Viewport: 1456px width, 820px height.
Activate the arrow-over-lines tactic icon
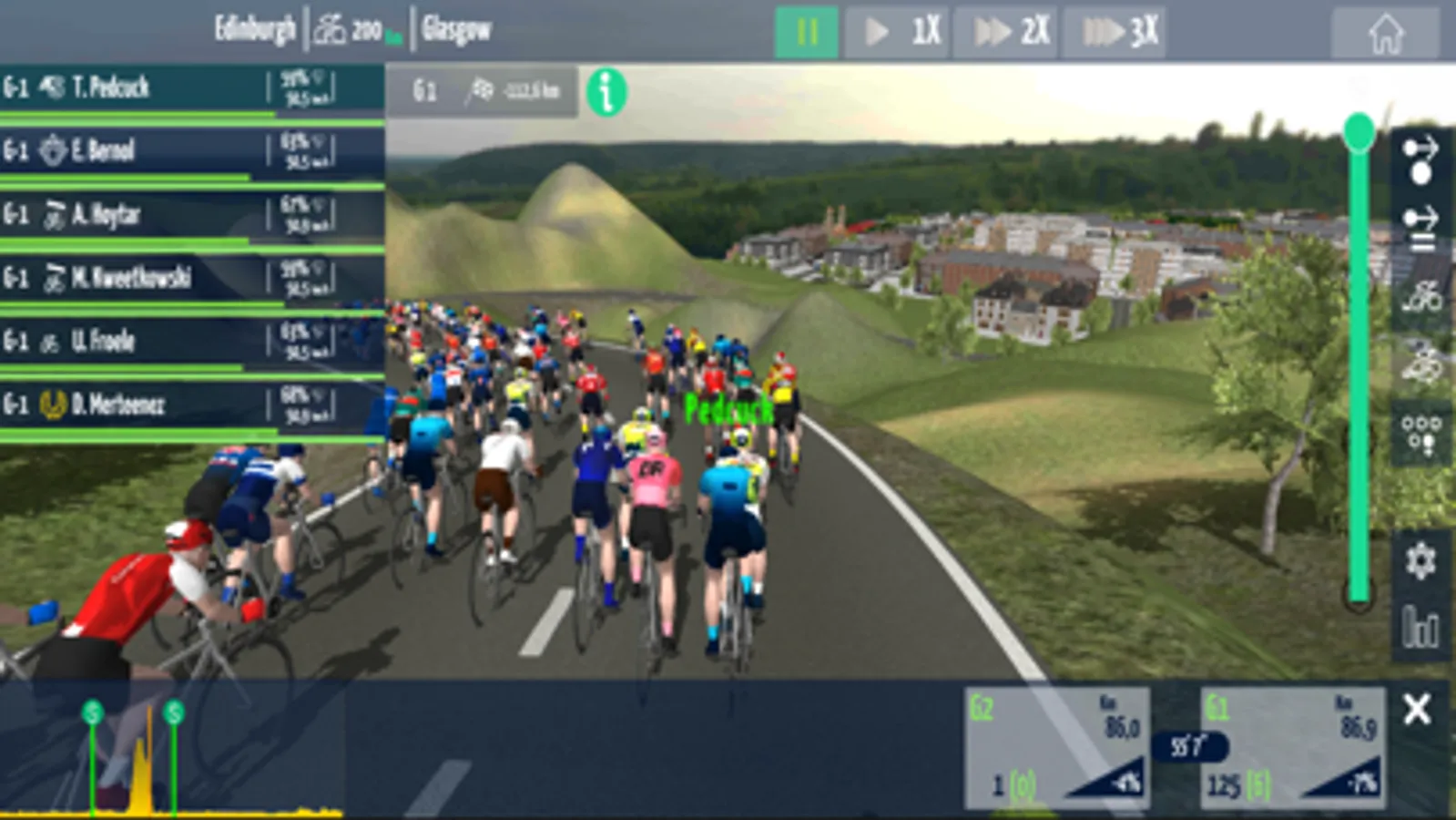[x=1420, y=228]
